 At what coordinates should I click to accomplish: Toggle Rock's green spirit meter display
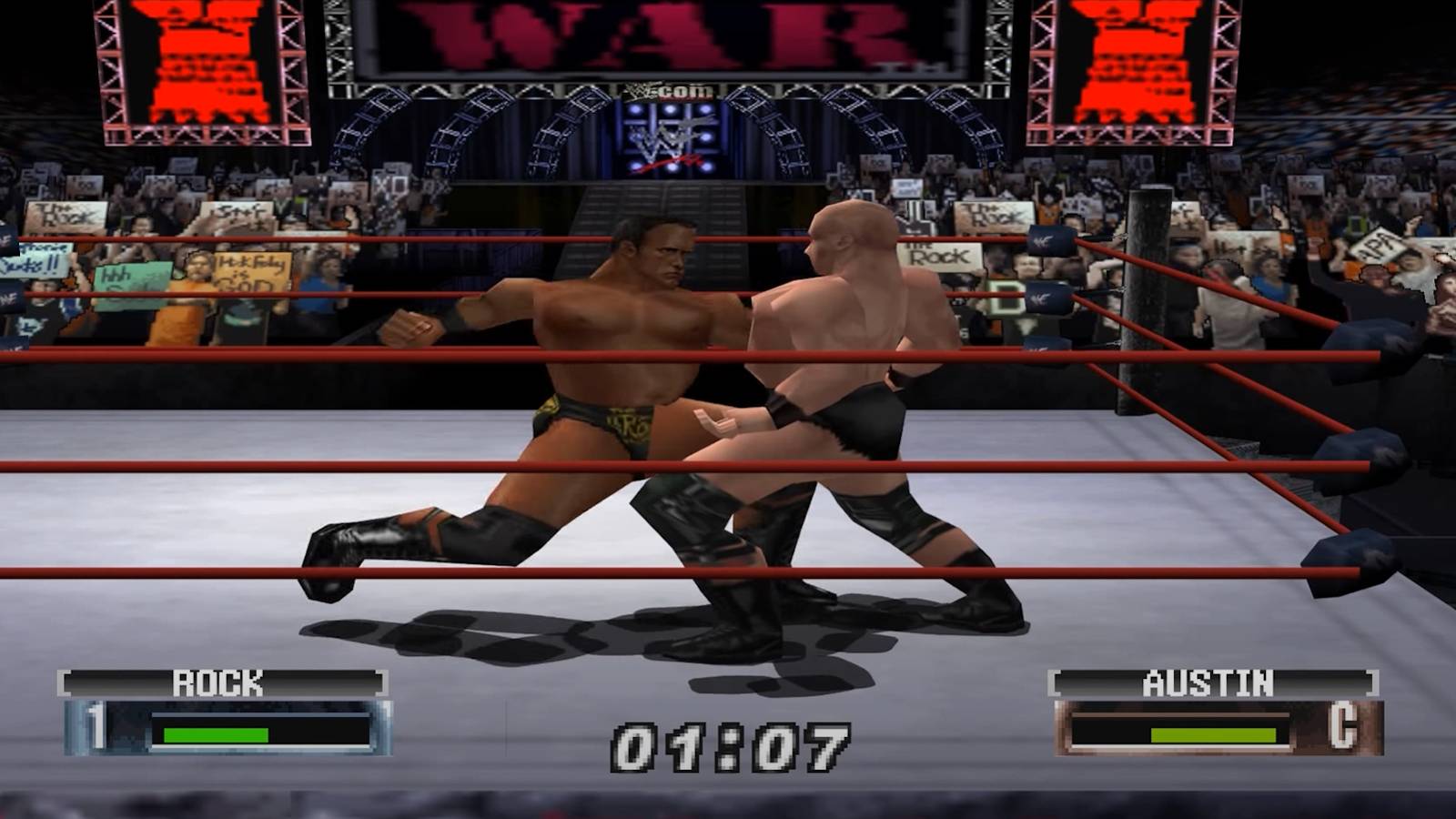[x=216, y=733]
